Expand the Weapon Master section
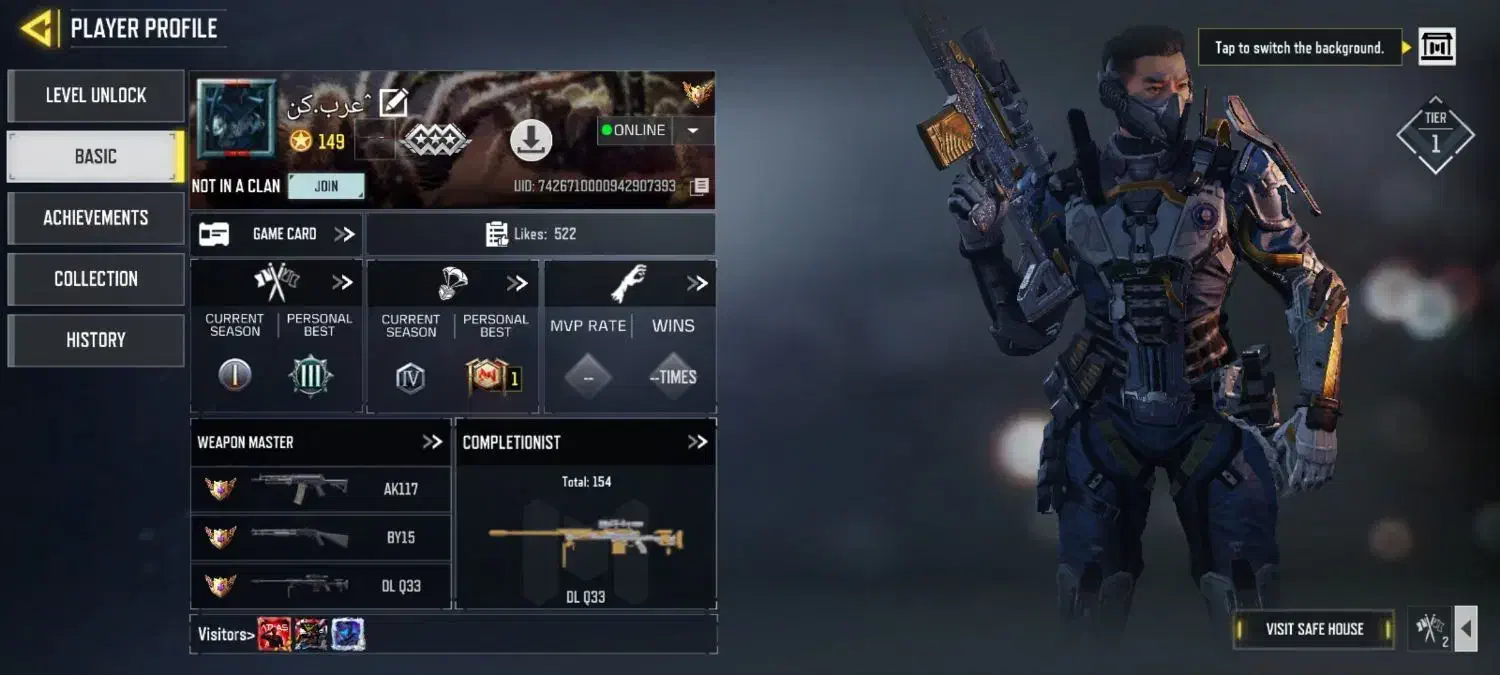 coord(432,442)
